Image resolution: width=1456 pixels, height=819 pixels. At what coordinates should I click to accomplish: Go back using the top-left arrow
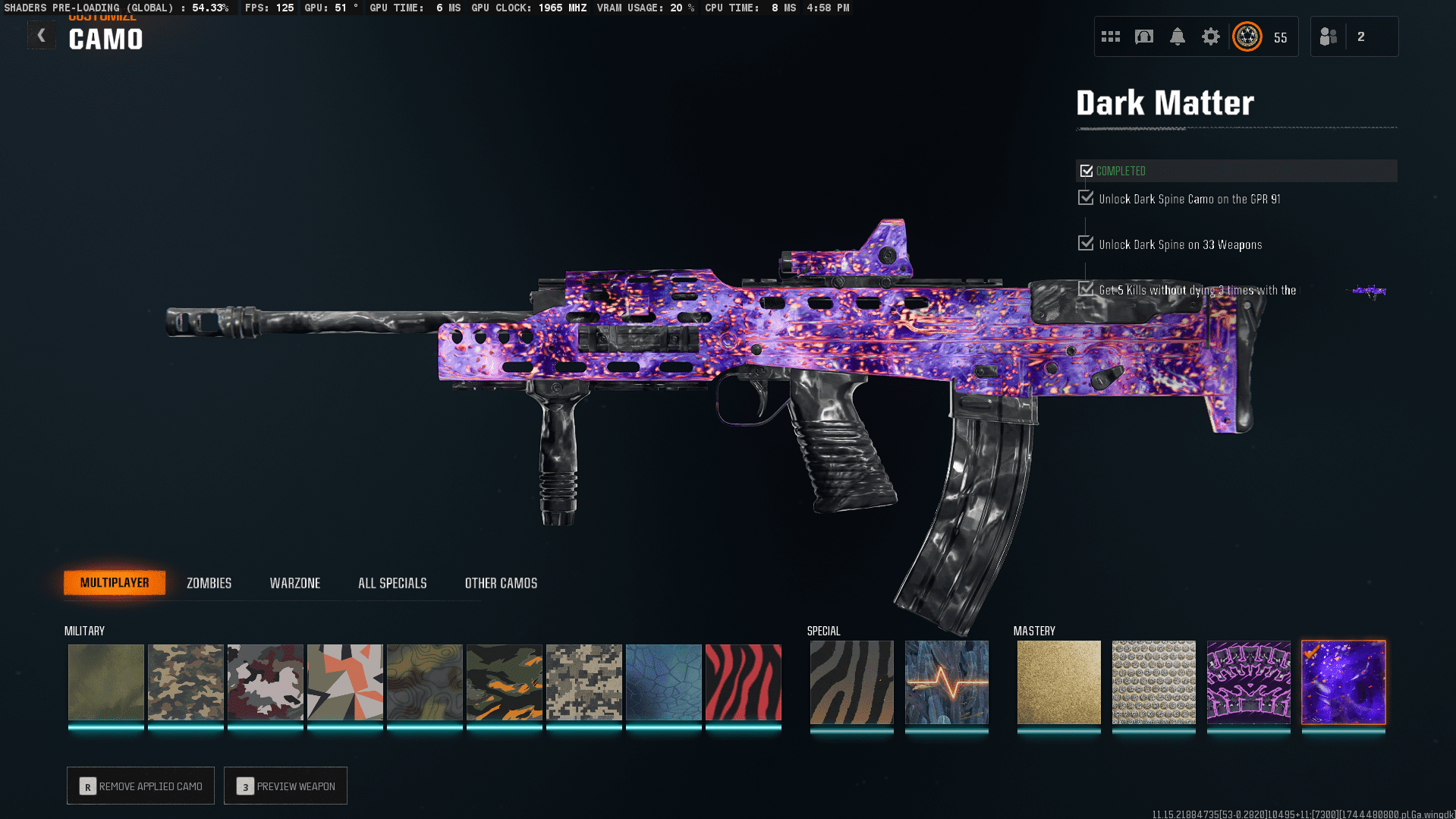pos(42,36)
